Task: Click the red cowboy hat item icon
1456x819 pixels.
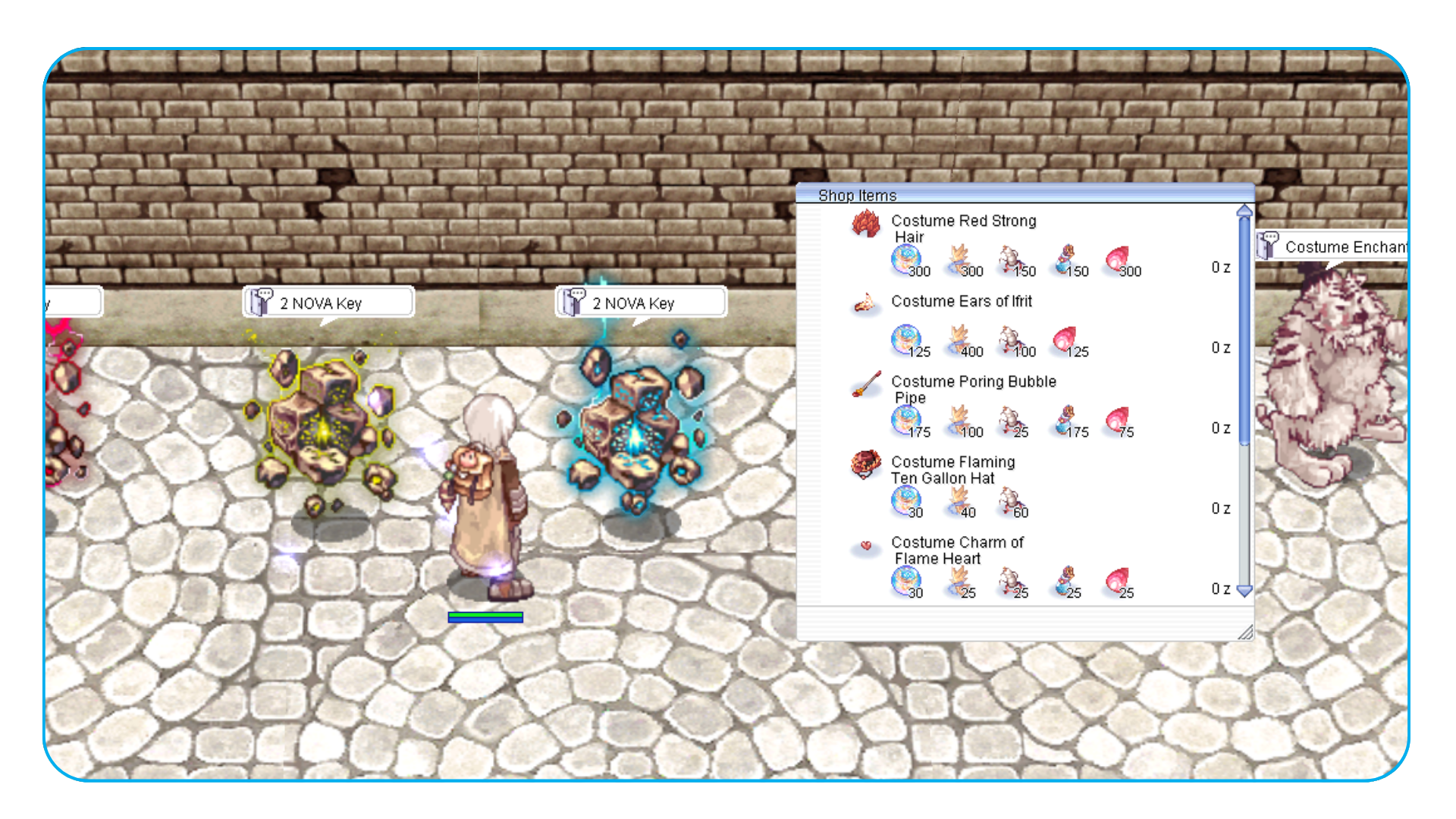Action: pos(865,463)
